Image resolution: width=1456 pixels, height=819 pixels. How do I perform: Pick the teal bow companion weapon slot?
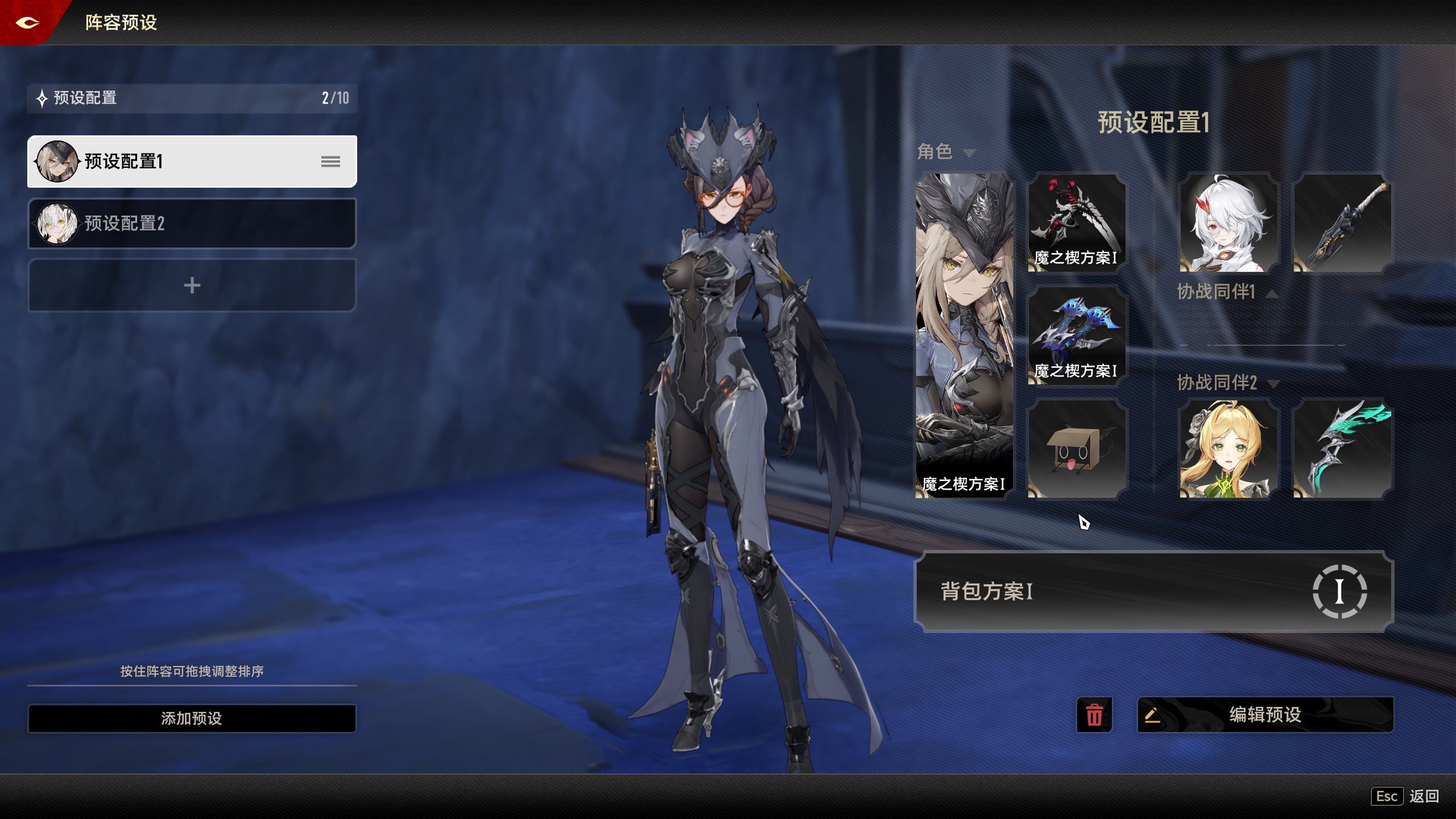(1342, 449)
